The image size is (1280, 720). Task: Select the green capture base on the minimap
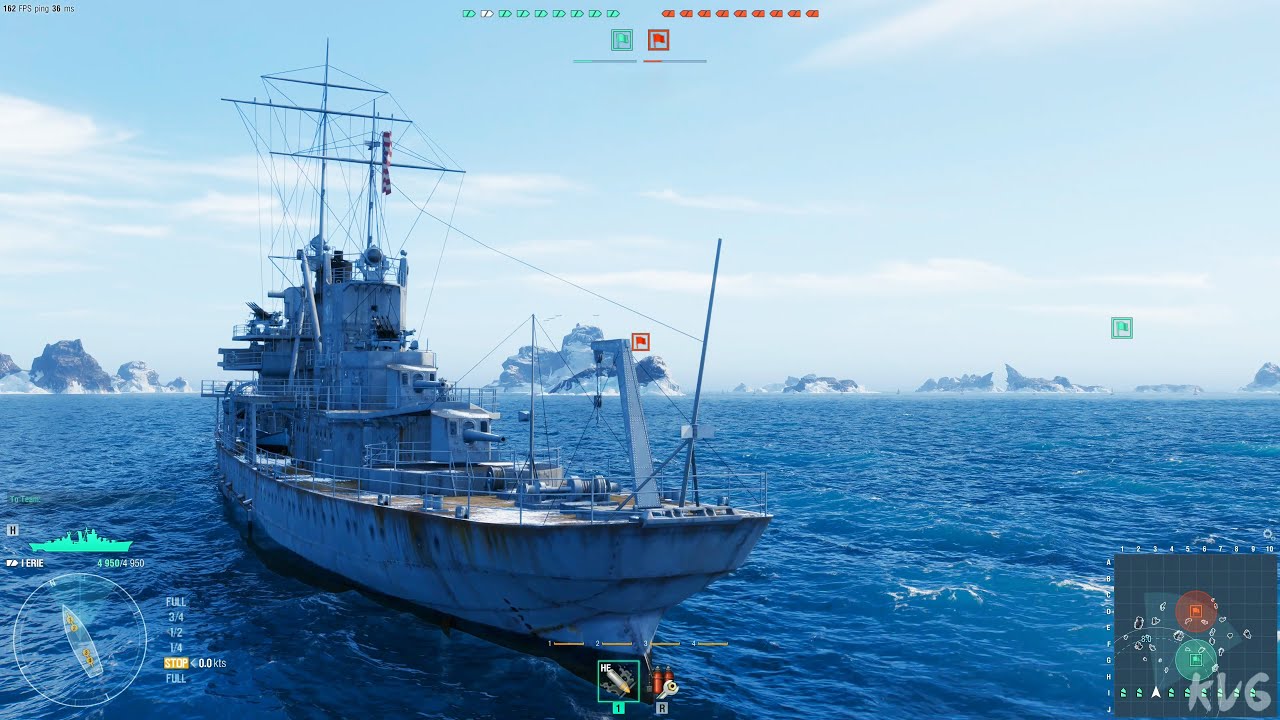1196,659
